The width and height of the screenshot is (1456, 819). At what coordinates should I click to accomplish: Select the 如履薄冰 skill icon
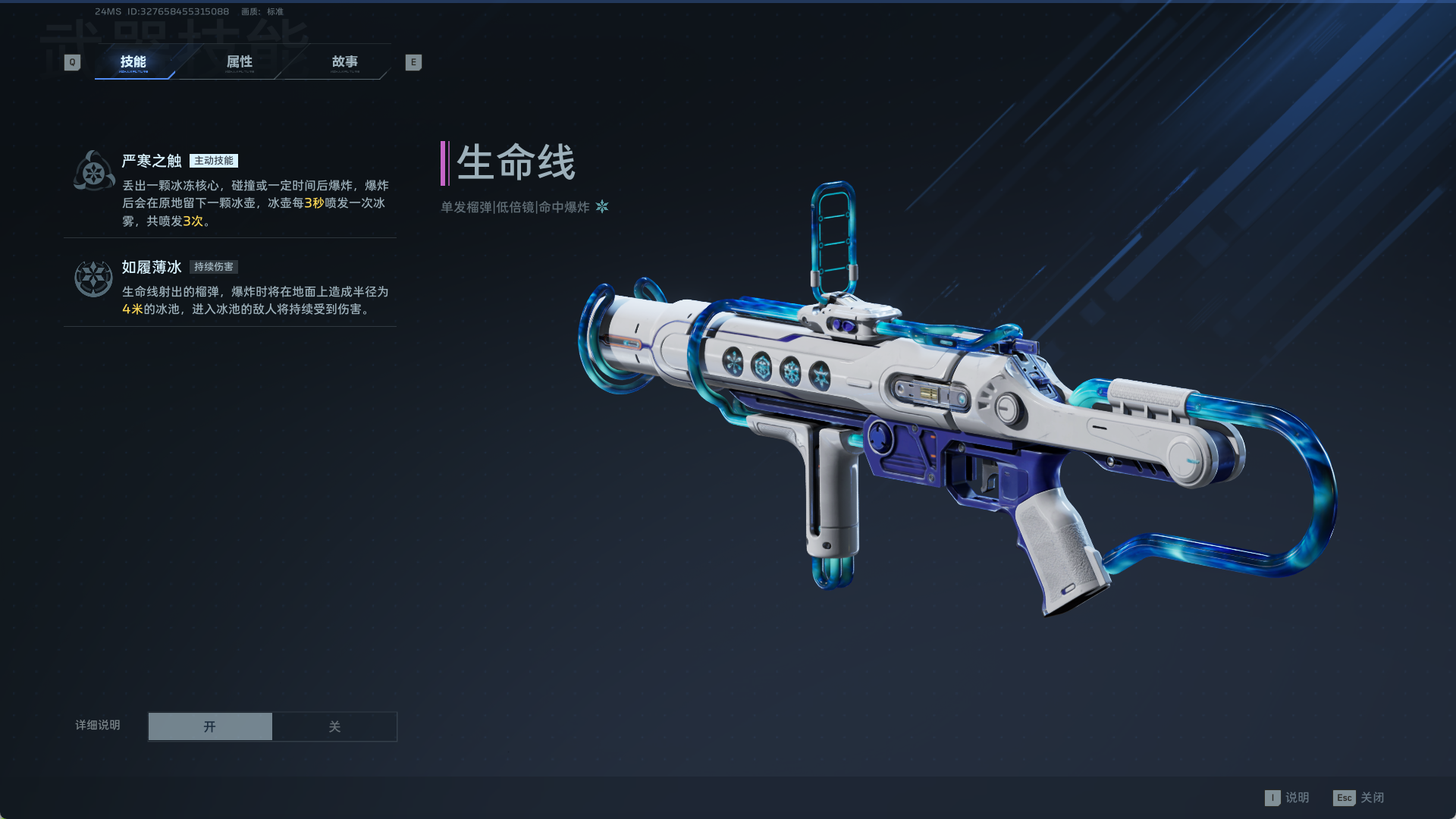coord(93,278)
